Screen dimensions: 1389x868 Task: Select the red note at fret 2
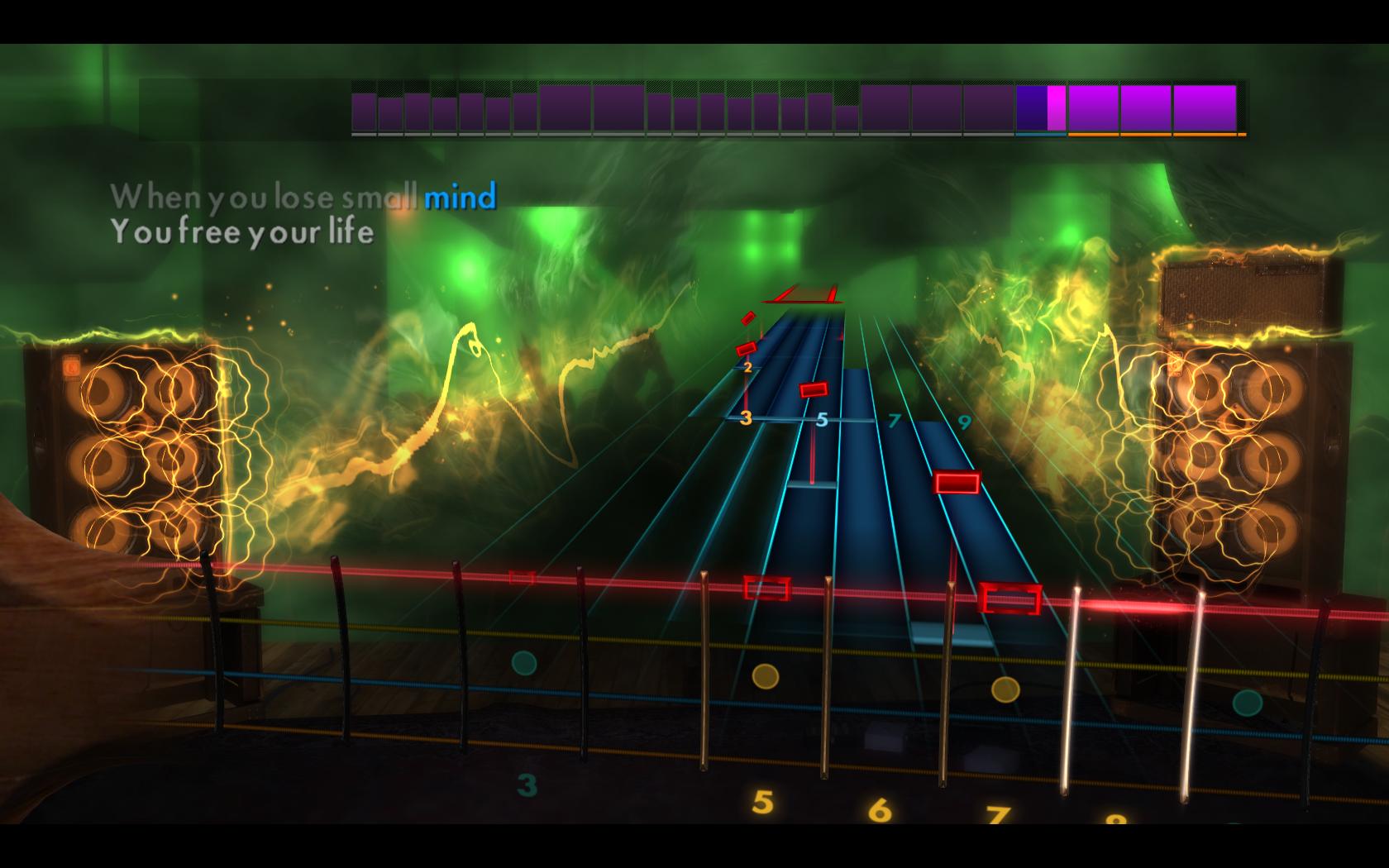[x=747, y=351]
